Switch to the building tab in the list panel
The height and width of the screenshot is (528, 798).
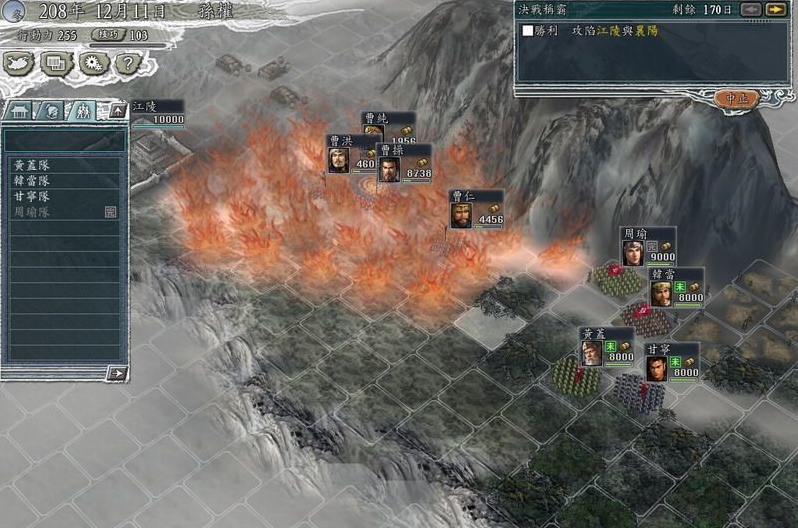pos(21,110)
